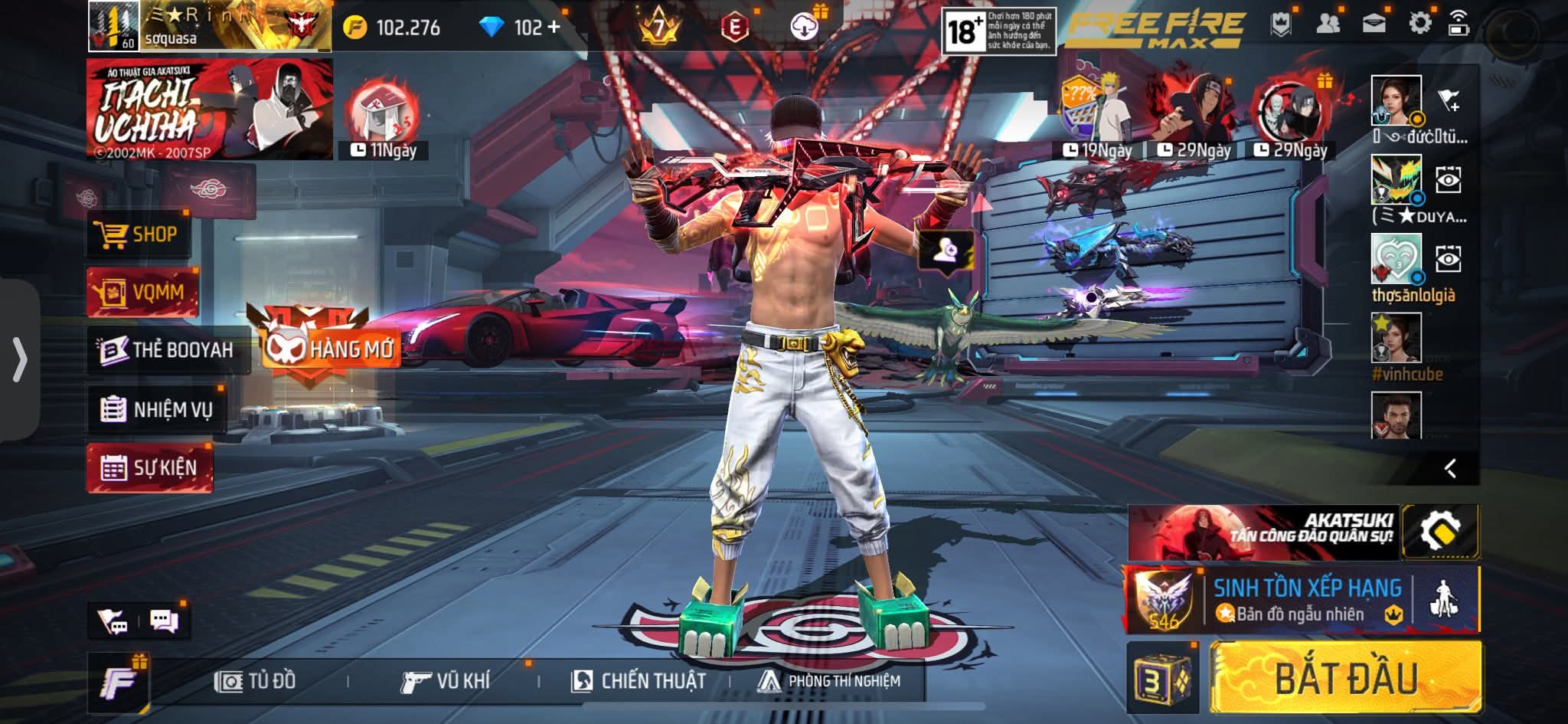Open the mail envelope icon

1374,24
